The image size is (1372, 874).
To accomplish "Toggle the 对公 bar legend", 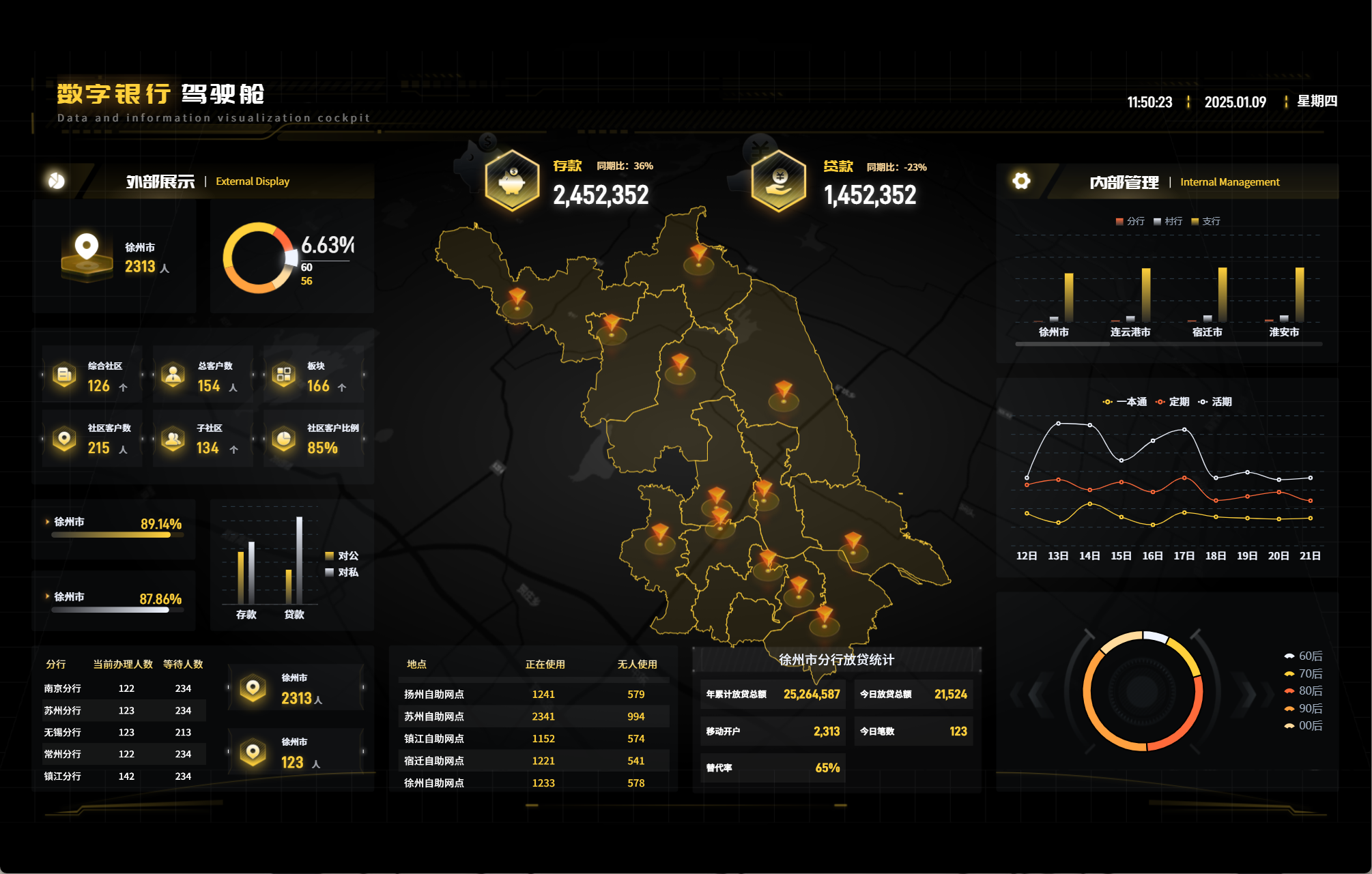I will pyautogui.click(x=342, y=556).
